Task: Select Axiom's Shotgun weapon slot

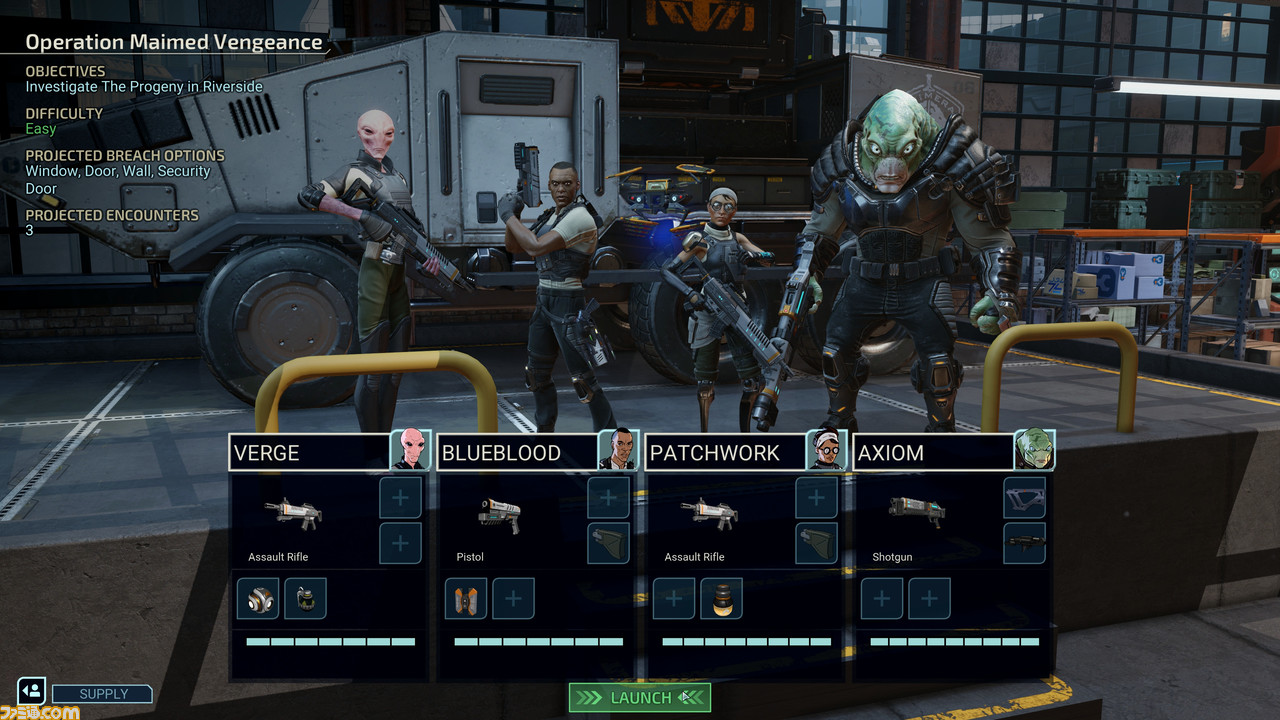Action: pos(916,512)
